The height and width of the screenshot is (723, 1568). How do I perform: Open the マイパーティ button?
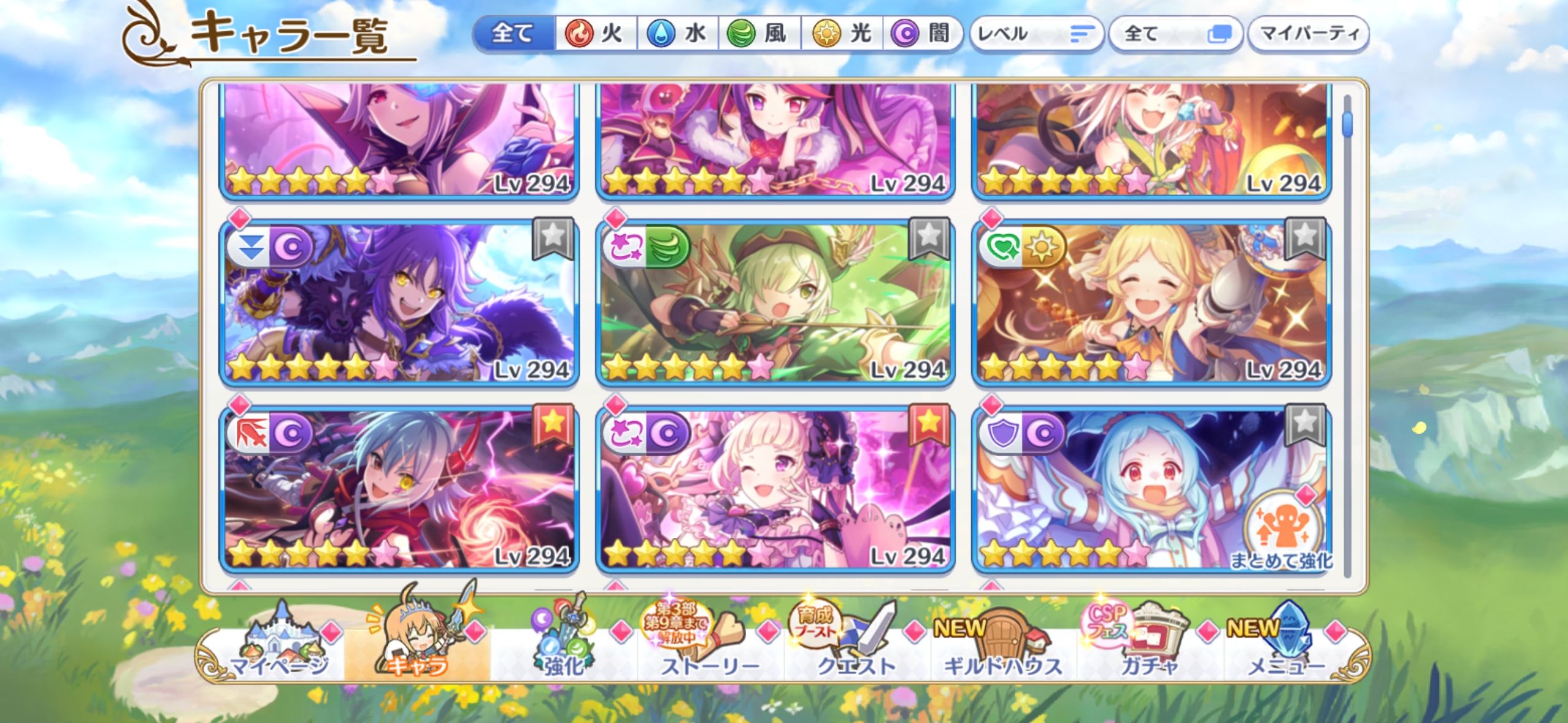click(x=1309, y=34)
